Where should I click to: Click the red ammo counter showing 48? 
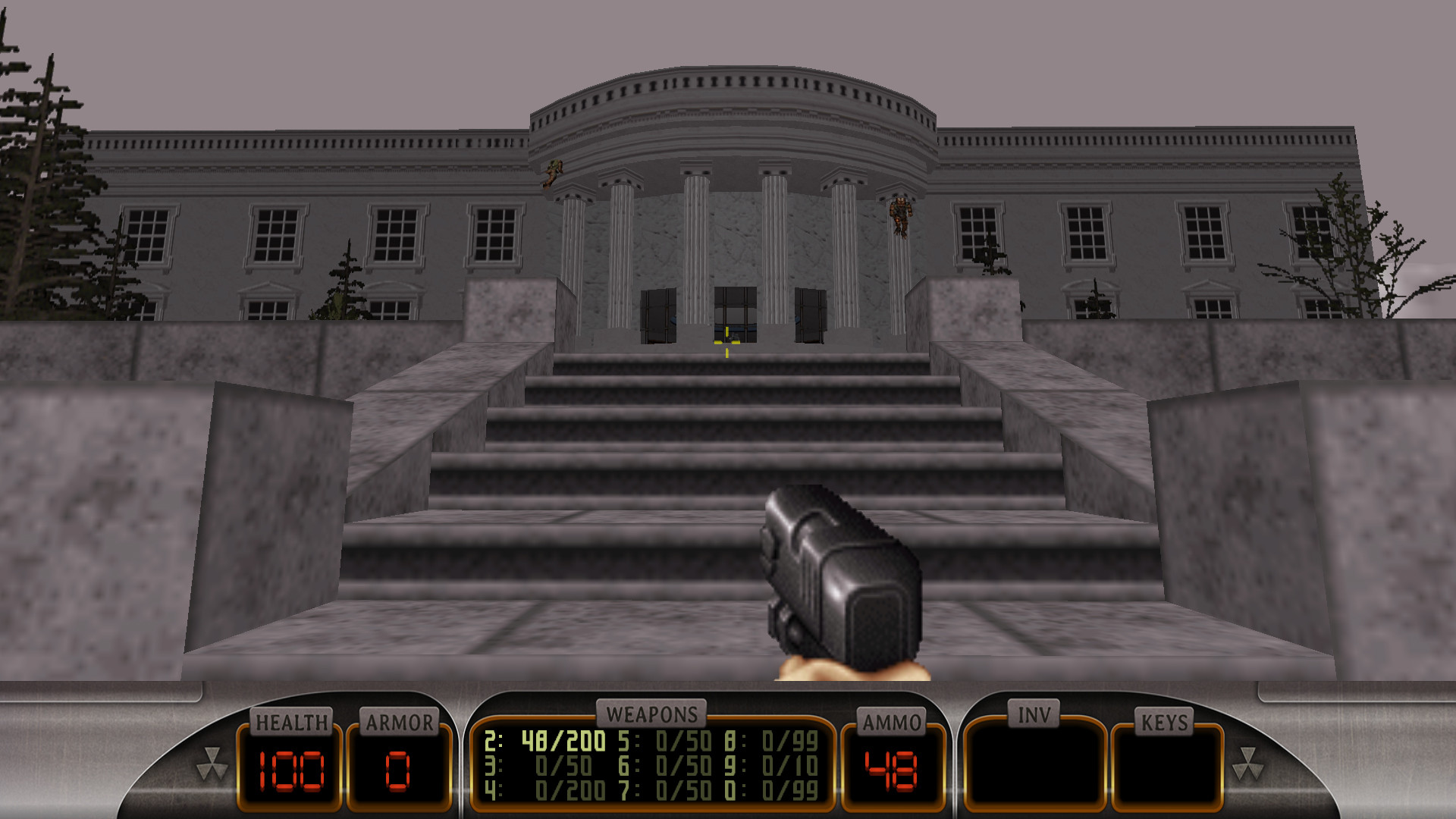click(890, 769)
